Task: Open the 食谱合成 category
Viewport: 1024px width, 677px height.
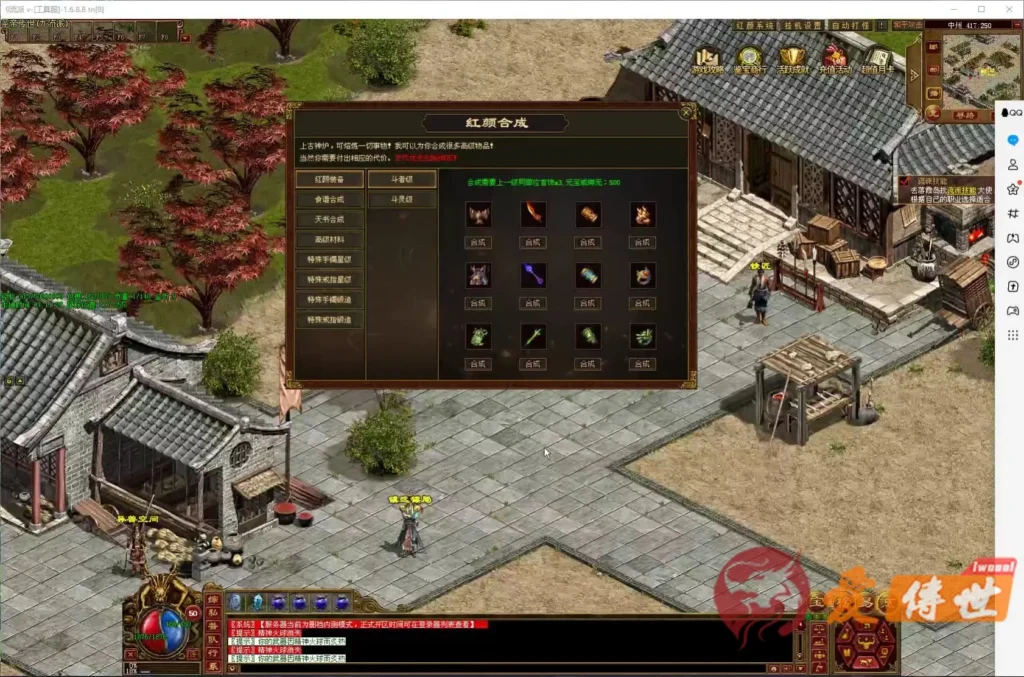Action: [329, 199]
